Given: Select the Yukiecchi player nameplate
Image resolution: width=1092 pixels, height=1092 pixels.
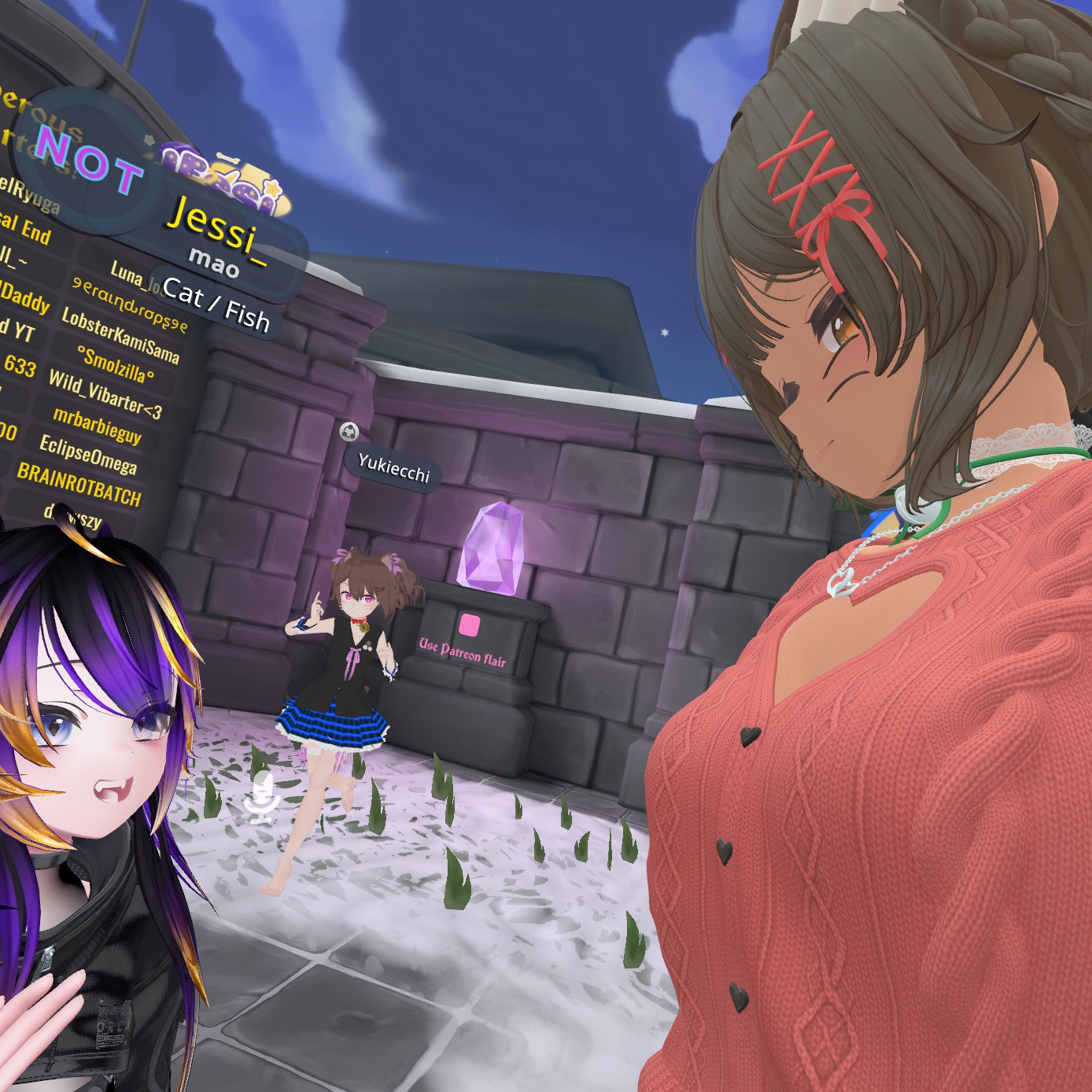Looking at the screenshot, I should (x=393, y=468).
